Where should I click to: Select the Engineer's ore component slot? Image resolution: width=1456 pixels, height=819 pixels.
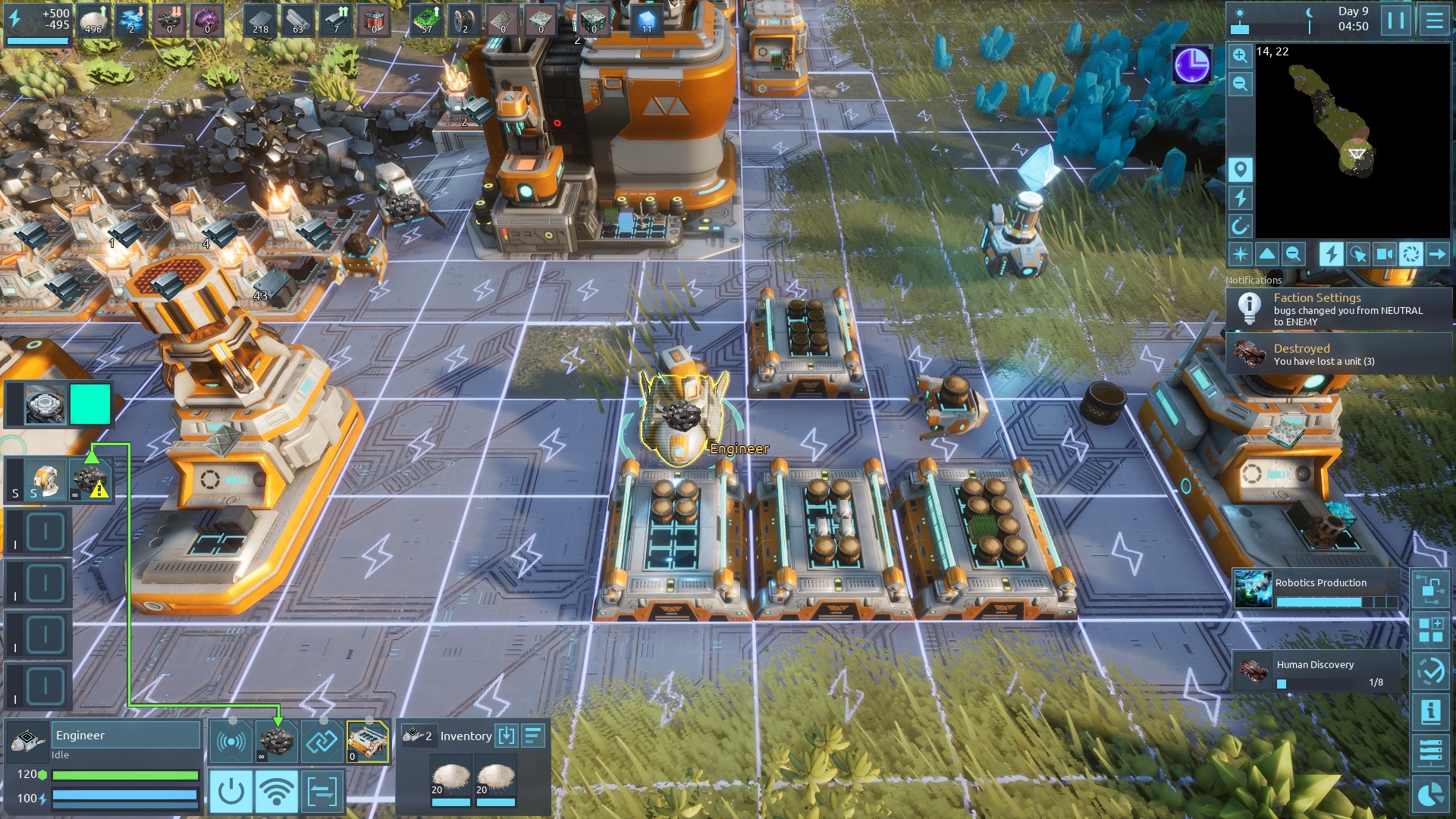pyautogui.click(x=276, y=741)
